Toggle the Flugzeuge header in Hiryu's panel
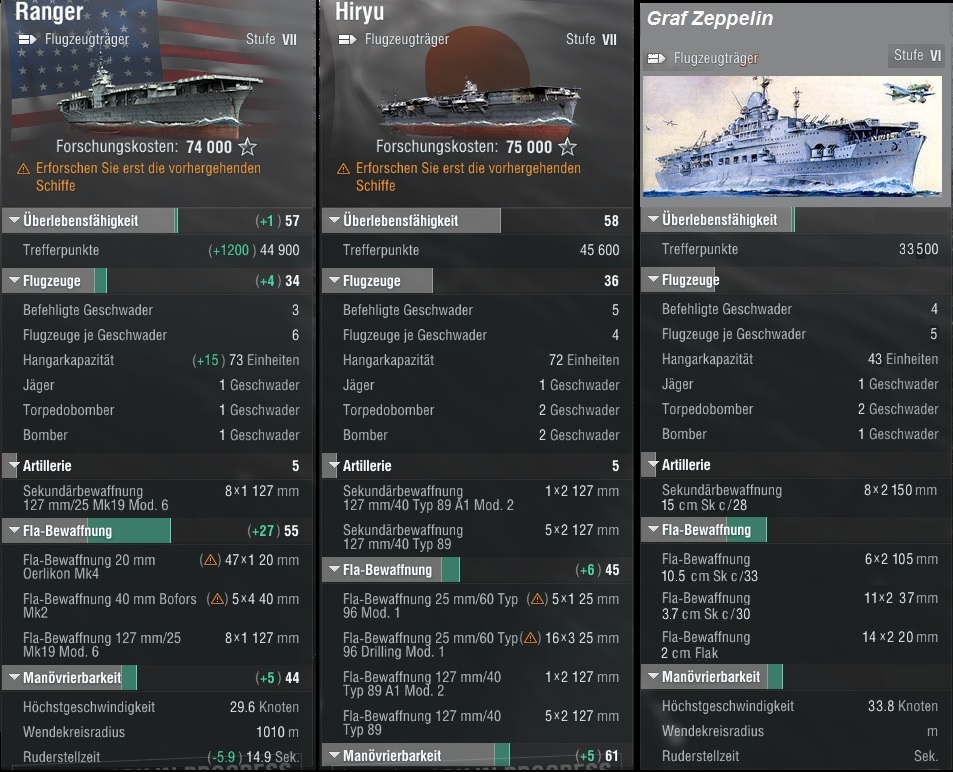The height and width of the screenshot is (772, 953). pyautogui.click(x=371, y=281)
